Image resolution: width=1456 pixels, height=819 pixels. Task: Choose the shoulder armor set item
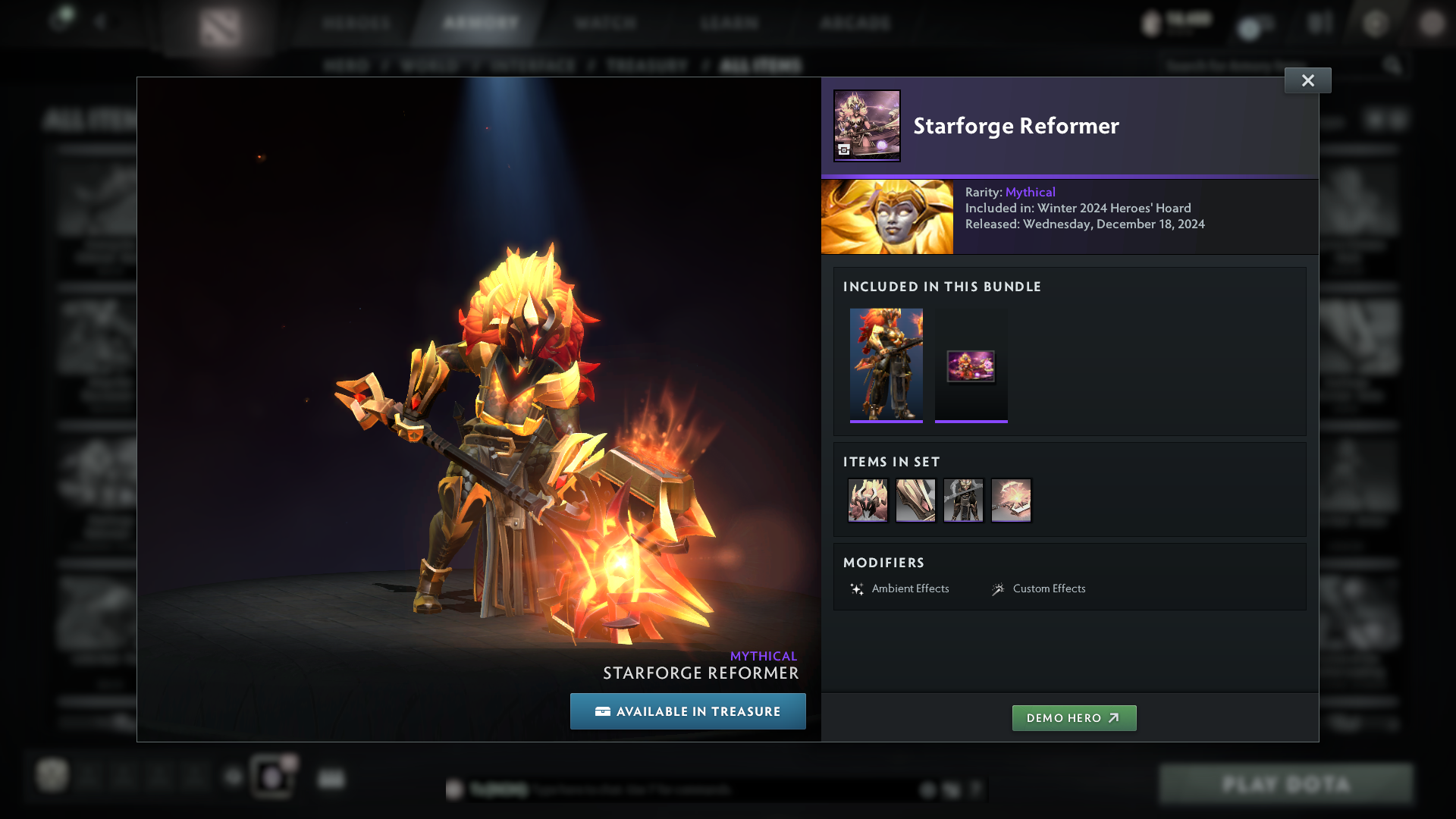click(x=915, y=500)
